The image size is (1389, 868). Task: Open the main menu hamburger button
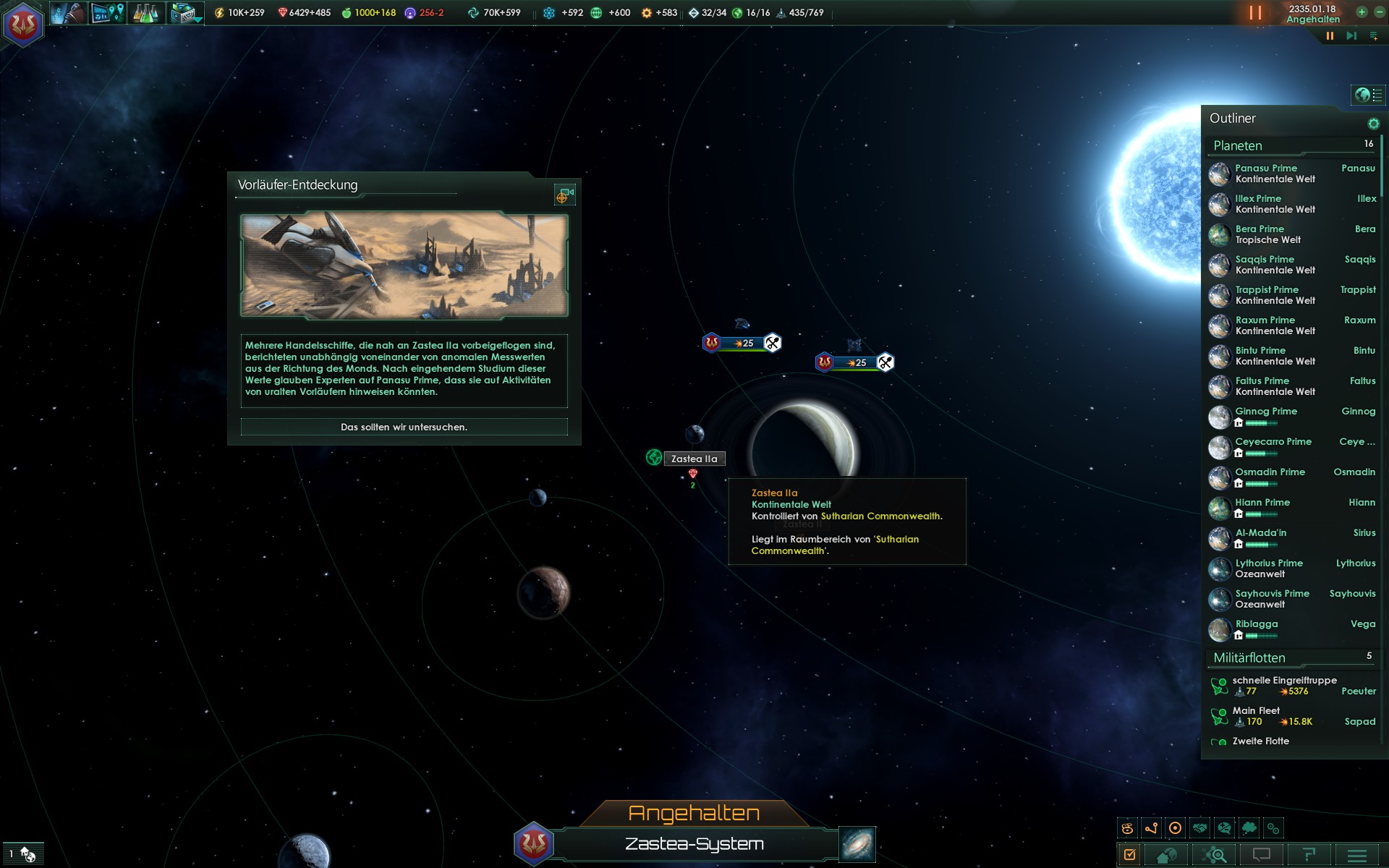point(1357,855)
